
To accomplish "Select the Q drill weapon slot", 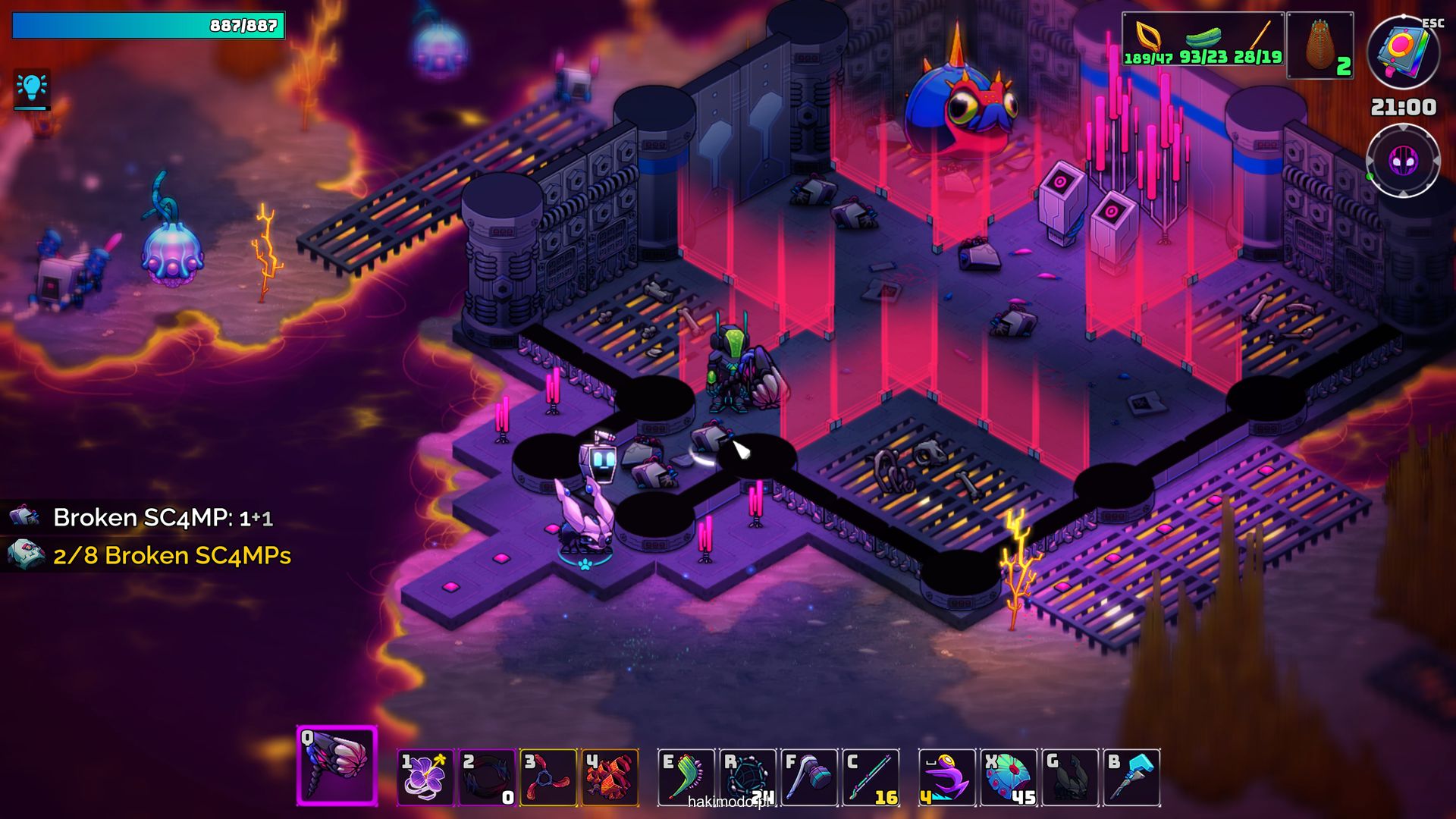I will [x=337, y=766].
